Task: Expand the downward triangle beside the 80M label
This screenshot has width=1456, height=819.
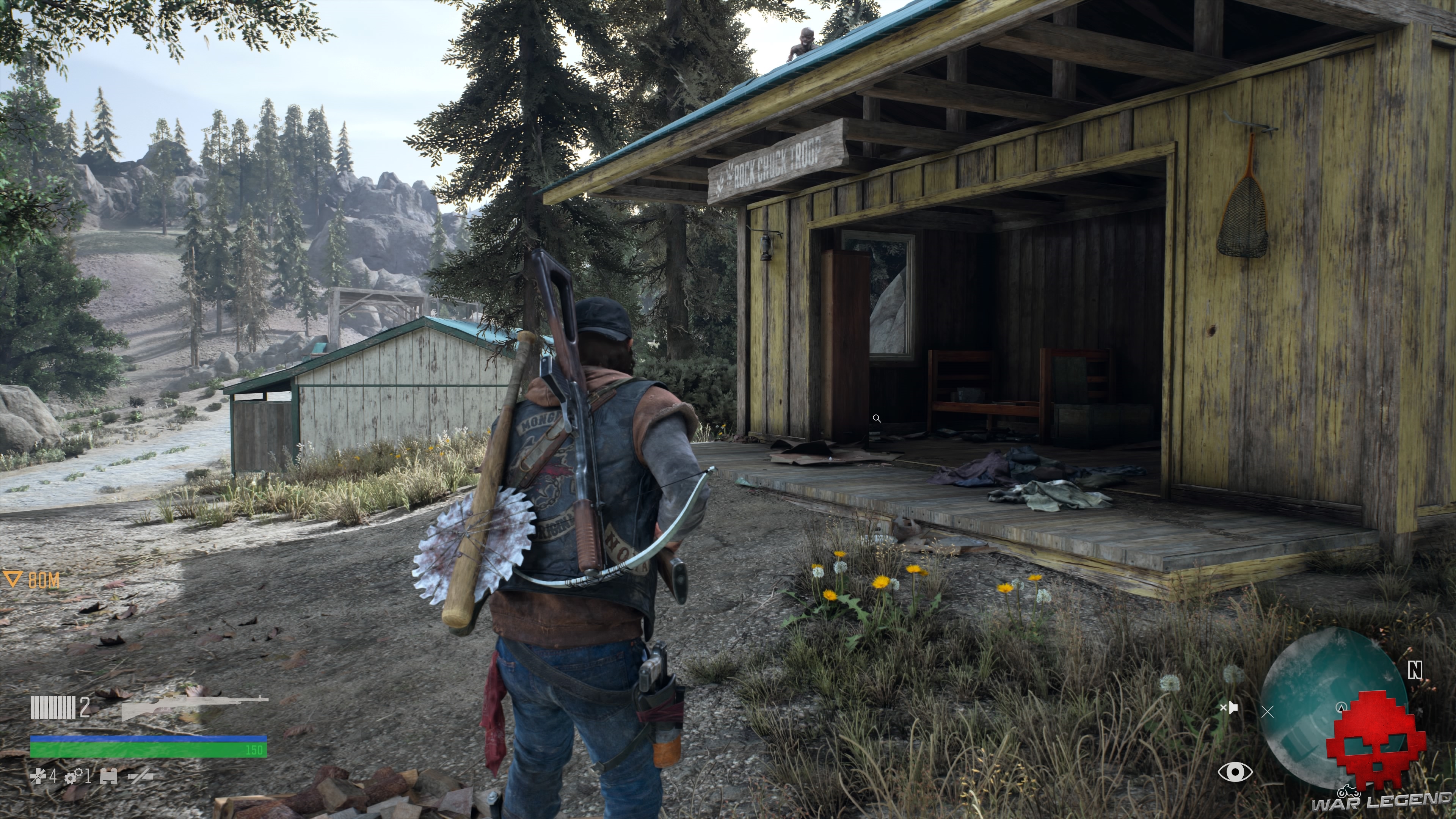Action: [13, 580]
